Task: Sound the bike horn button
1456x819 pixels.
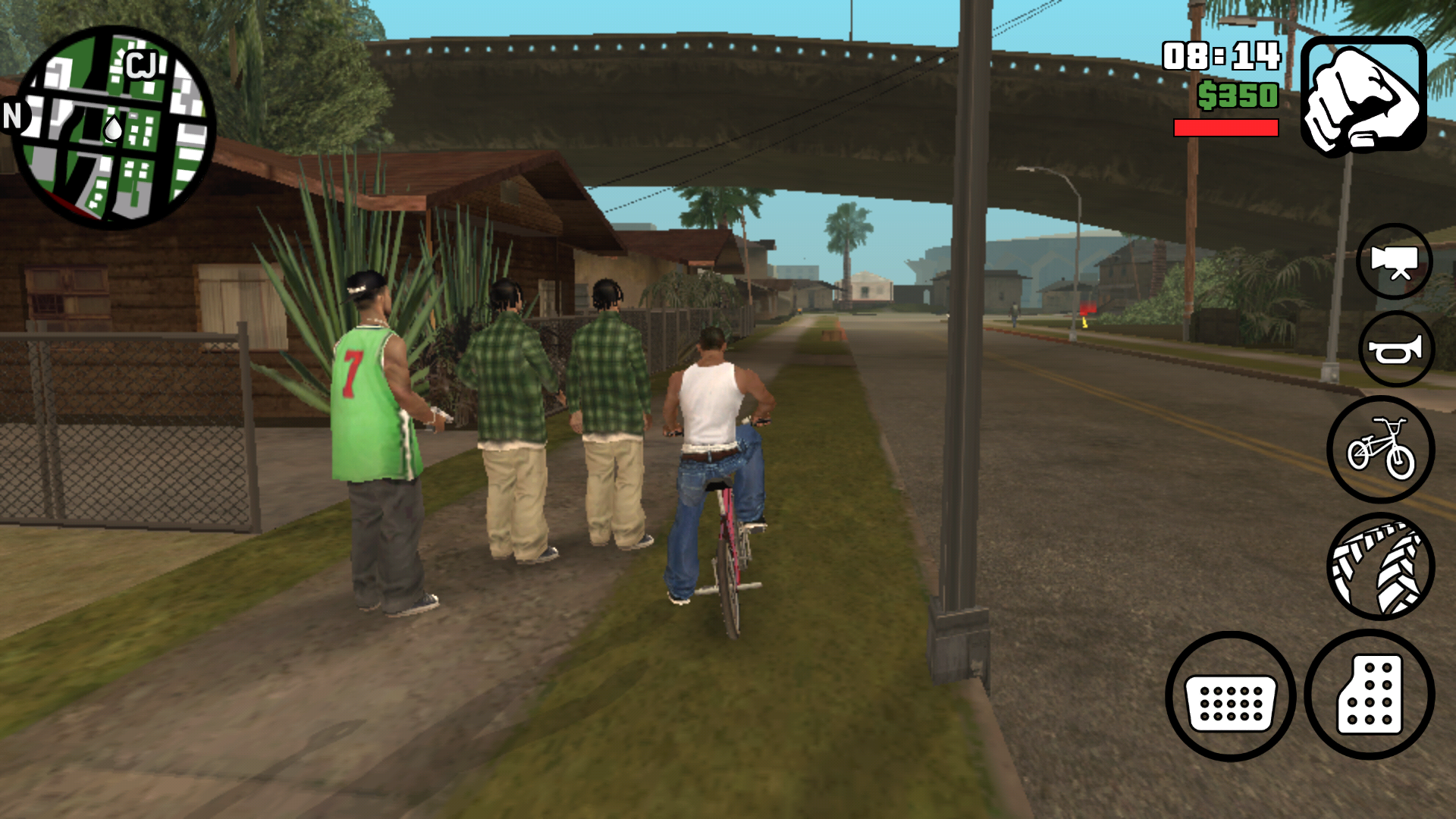Action: tap(1395, 350)
